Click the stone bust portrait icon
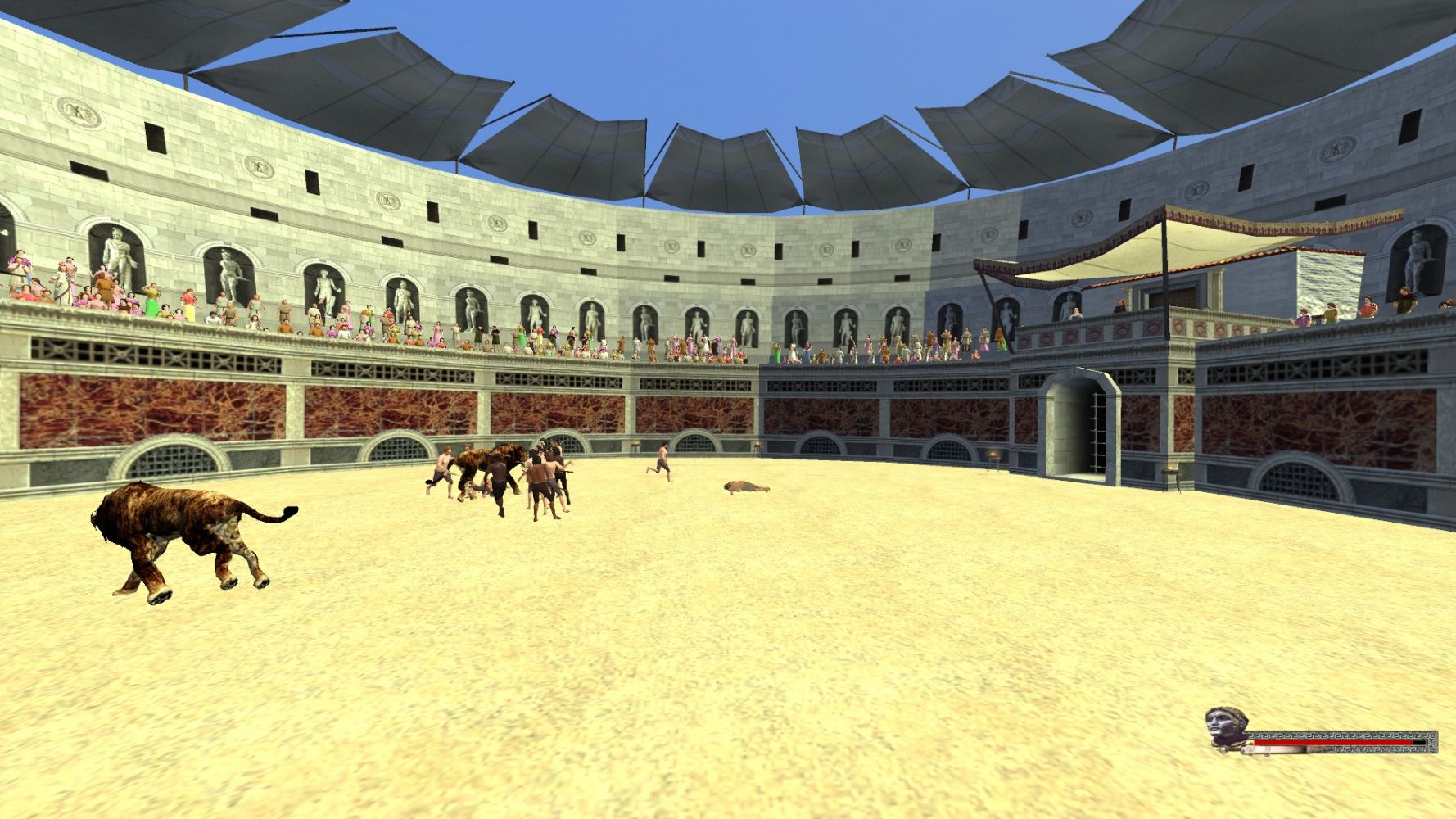Image resolution: width=1456 pixels, height=819 pixels. [x=1226, y=728]
